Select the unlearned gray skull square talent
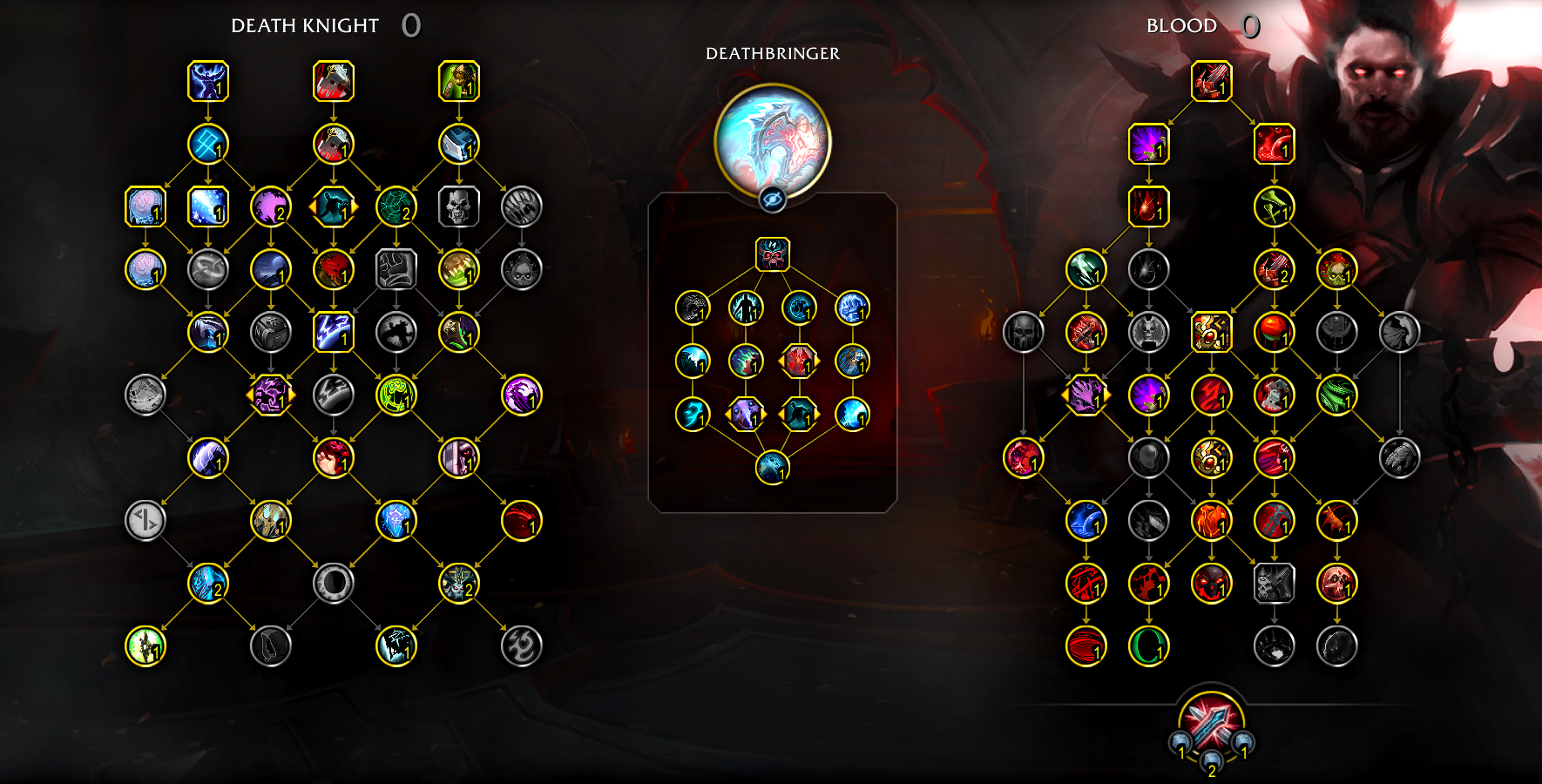The image size is (1542, 784). pos(459,207)
